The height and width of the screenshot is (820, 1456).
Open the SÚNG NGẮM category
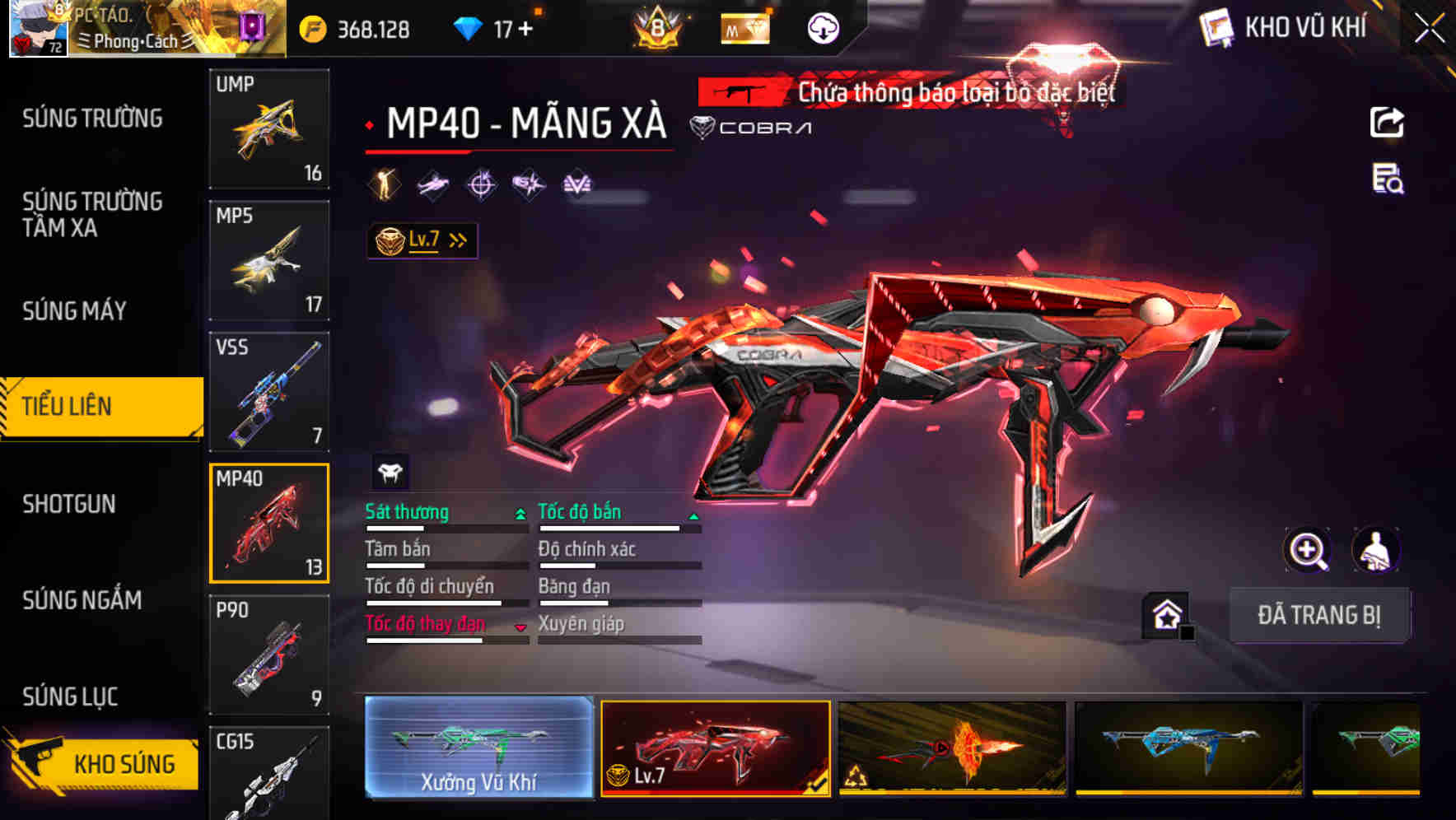coord(80,600)
